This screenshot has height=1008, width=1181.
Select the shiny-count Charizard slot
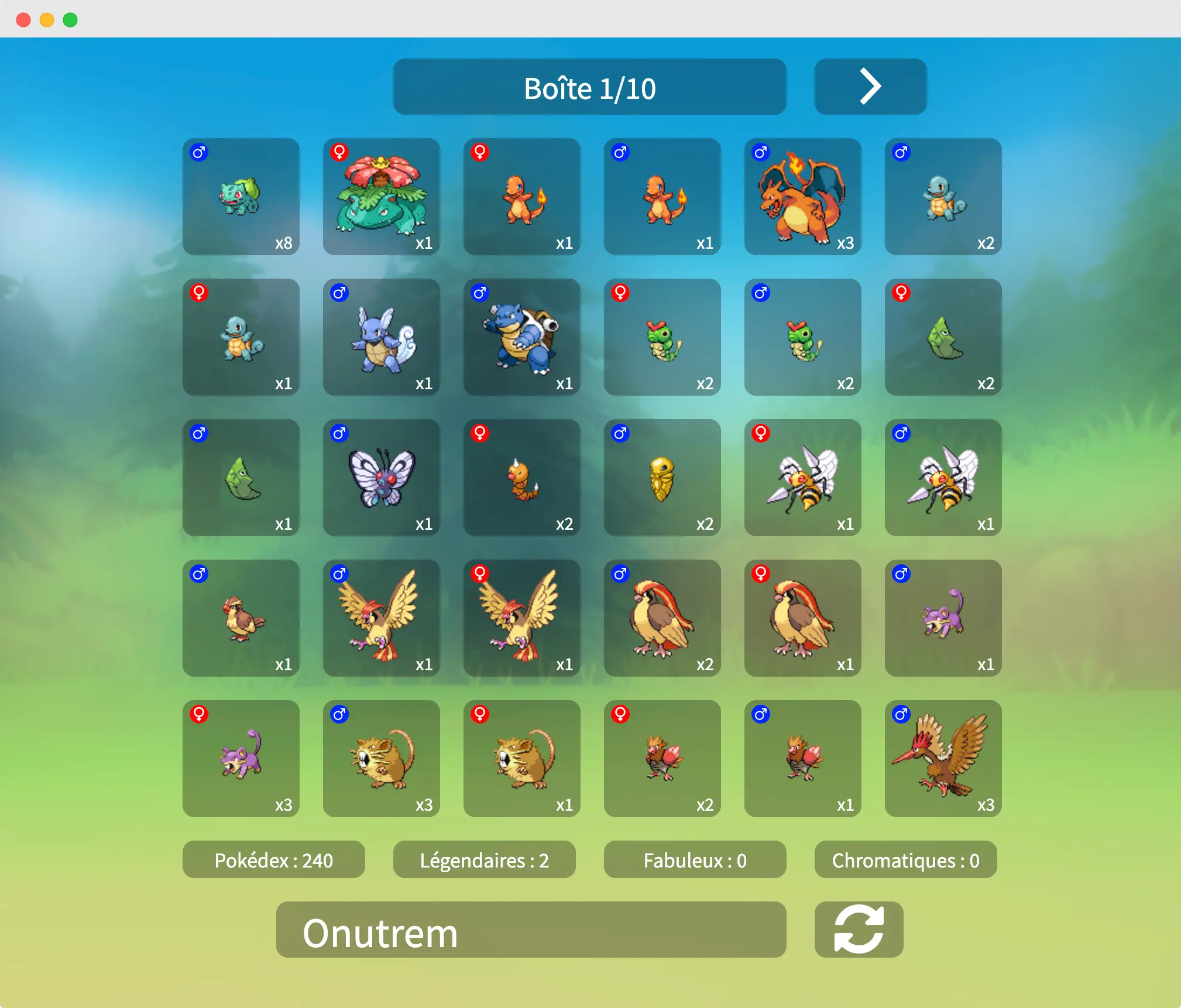click(x=802, y=196)
